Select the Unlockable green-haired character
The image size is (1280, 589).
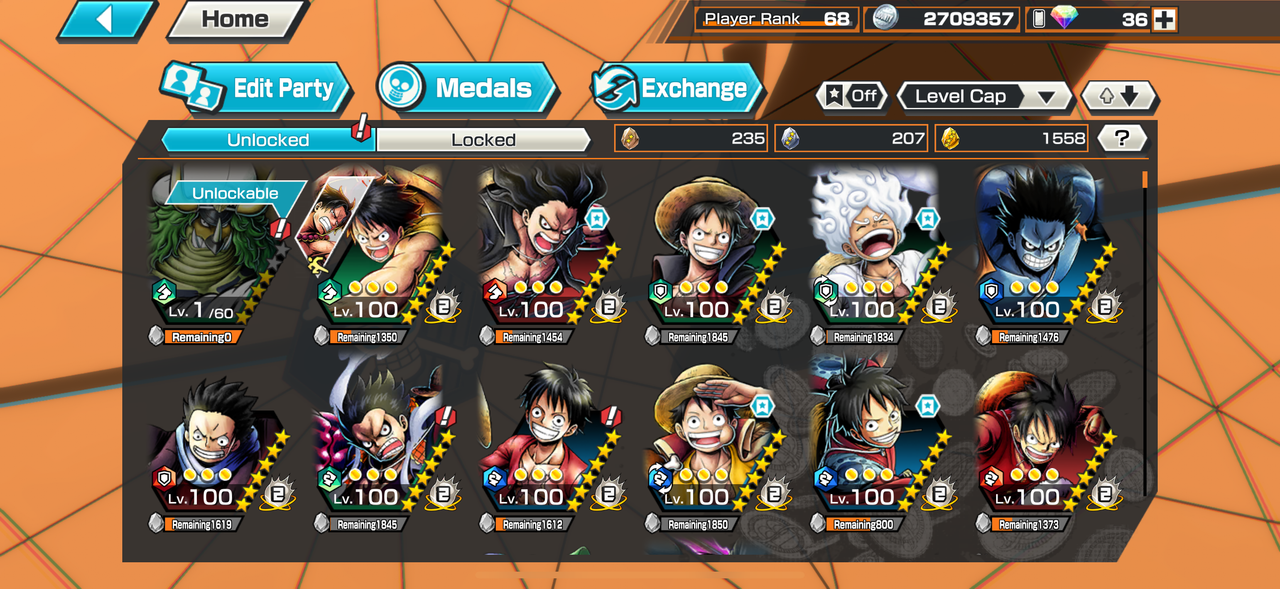215,256
